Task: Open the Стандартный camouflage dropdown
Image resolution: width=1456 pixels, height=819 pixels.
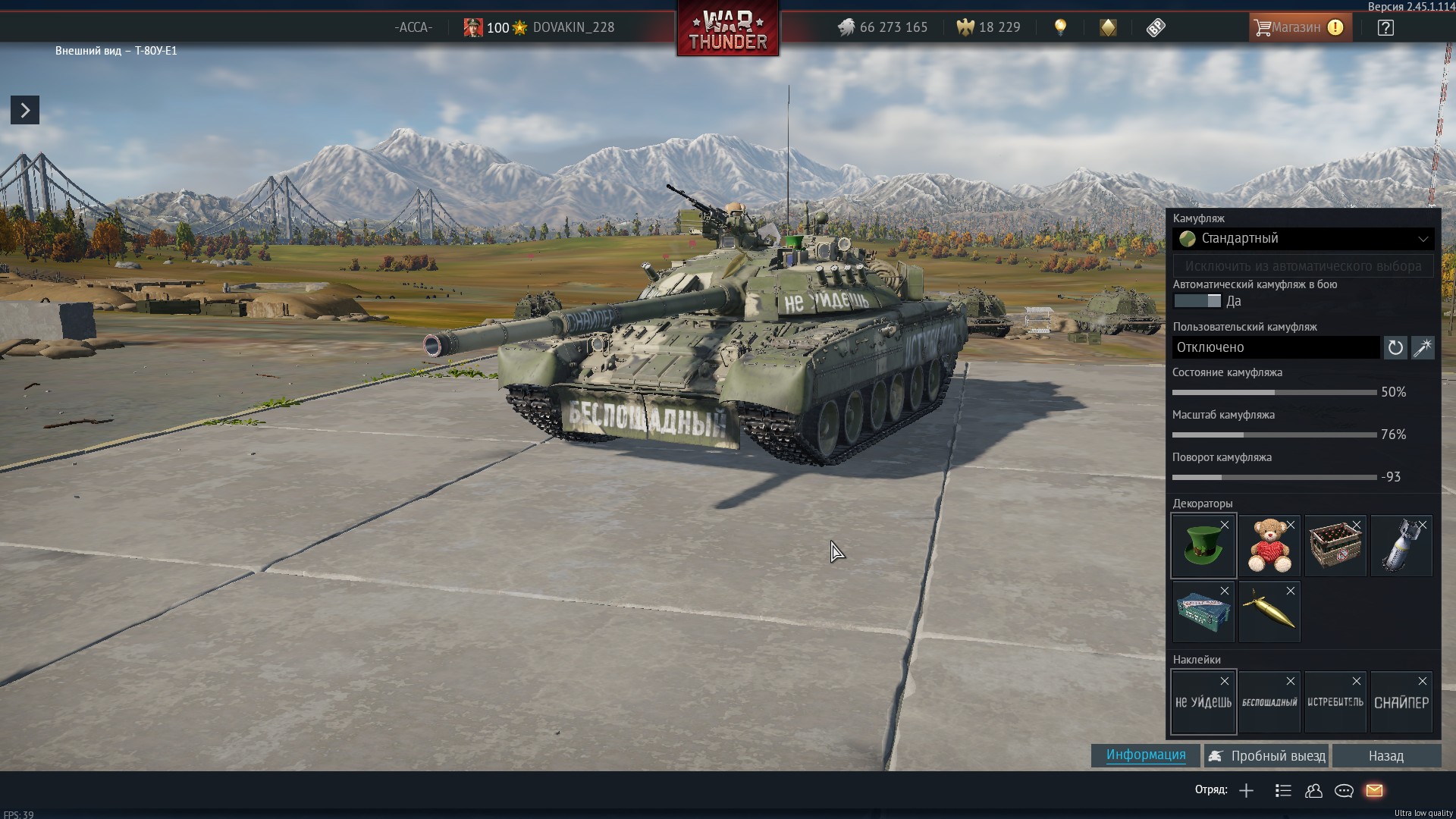Action: 1303,239
